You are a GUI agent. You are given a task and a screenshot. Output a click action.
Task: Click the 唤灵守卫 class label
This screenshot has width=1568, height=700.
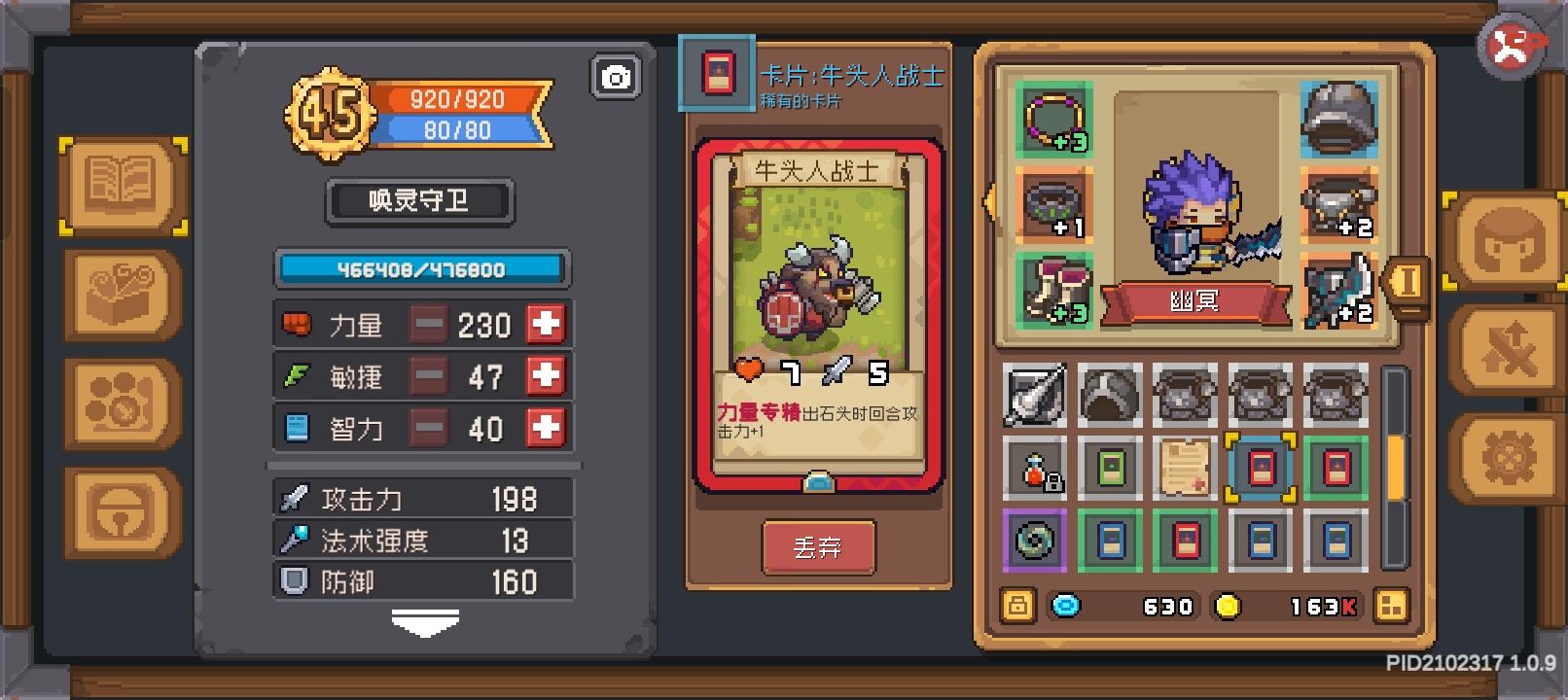point(420,201)
